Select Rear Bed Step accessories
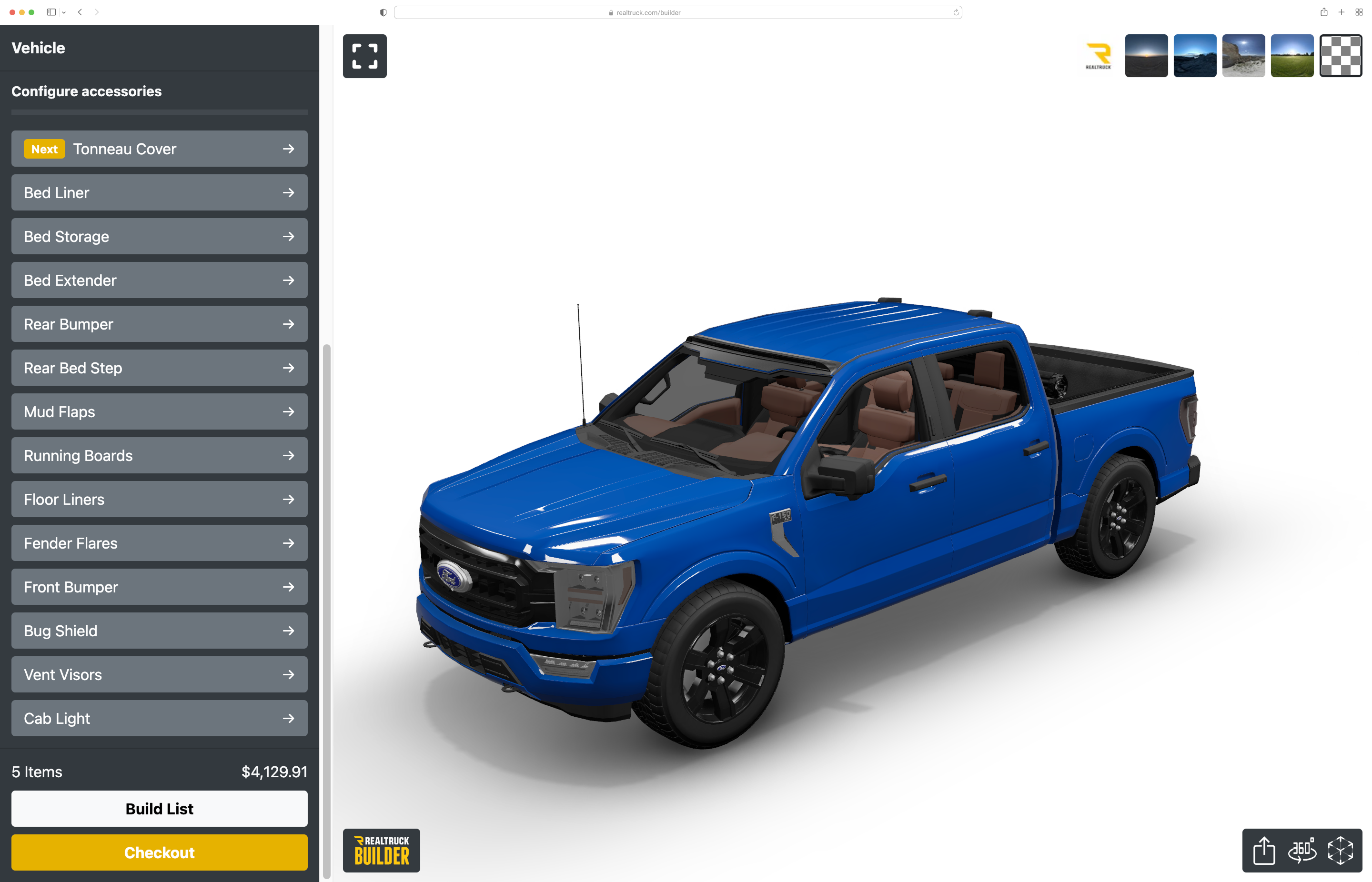Screen dimensions: 1372x882 pos(159,368)
